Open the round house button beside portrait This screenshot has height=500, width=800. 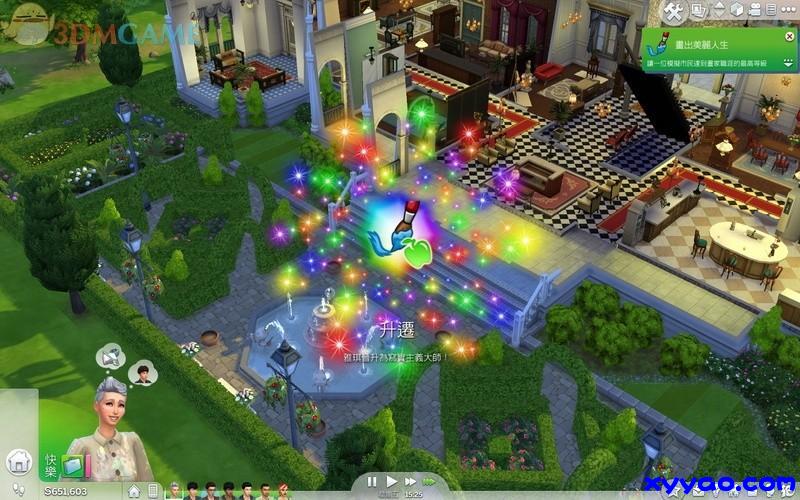(x=19, y=462)
